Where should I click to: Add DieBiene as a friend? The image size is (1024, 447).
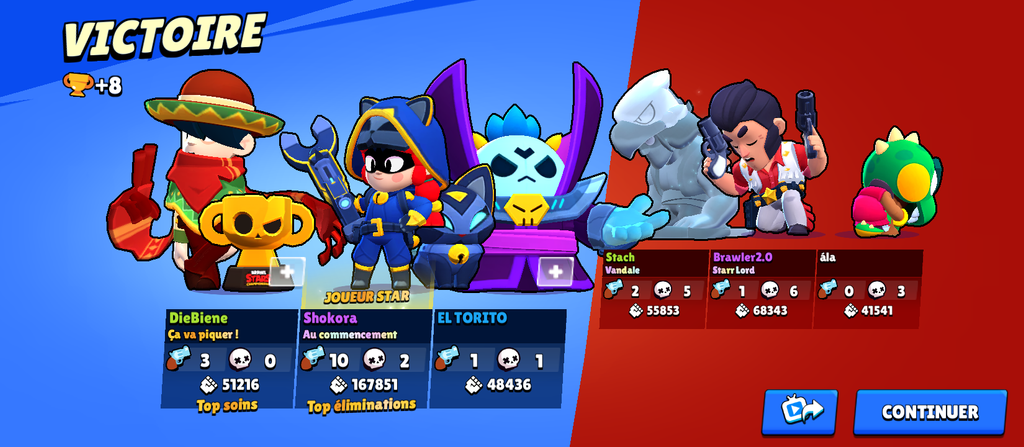click(285, 271)
